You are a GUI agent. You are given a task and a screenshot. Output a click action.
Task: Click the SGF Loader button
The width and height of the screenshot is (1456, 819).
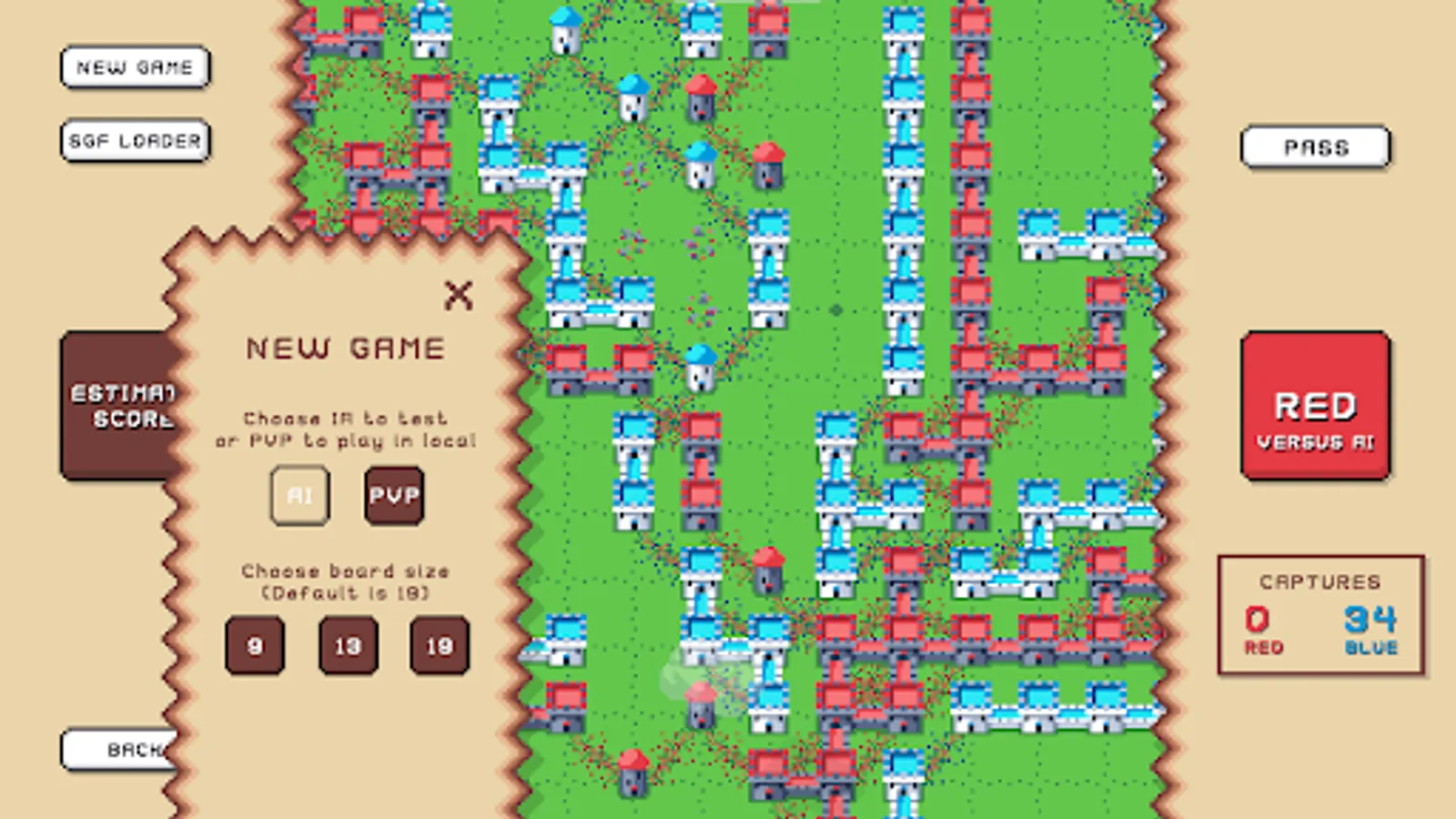(x=135, y=141)
